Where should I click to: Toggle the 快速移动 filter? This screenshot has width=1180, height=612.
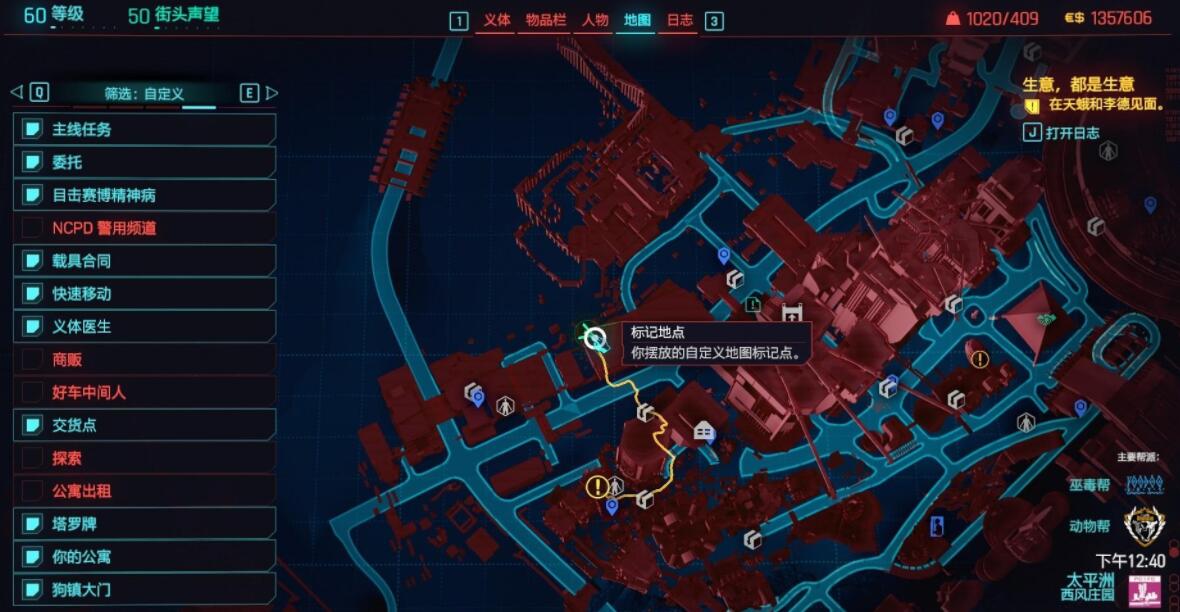(x=145, y=294)
